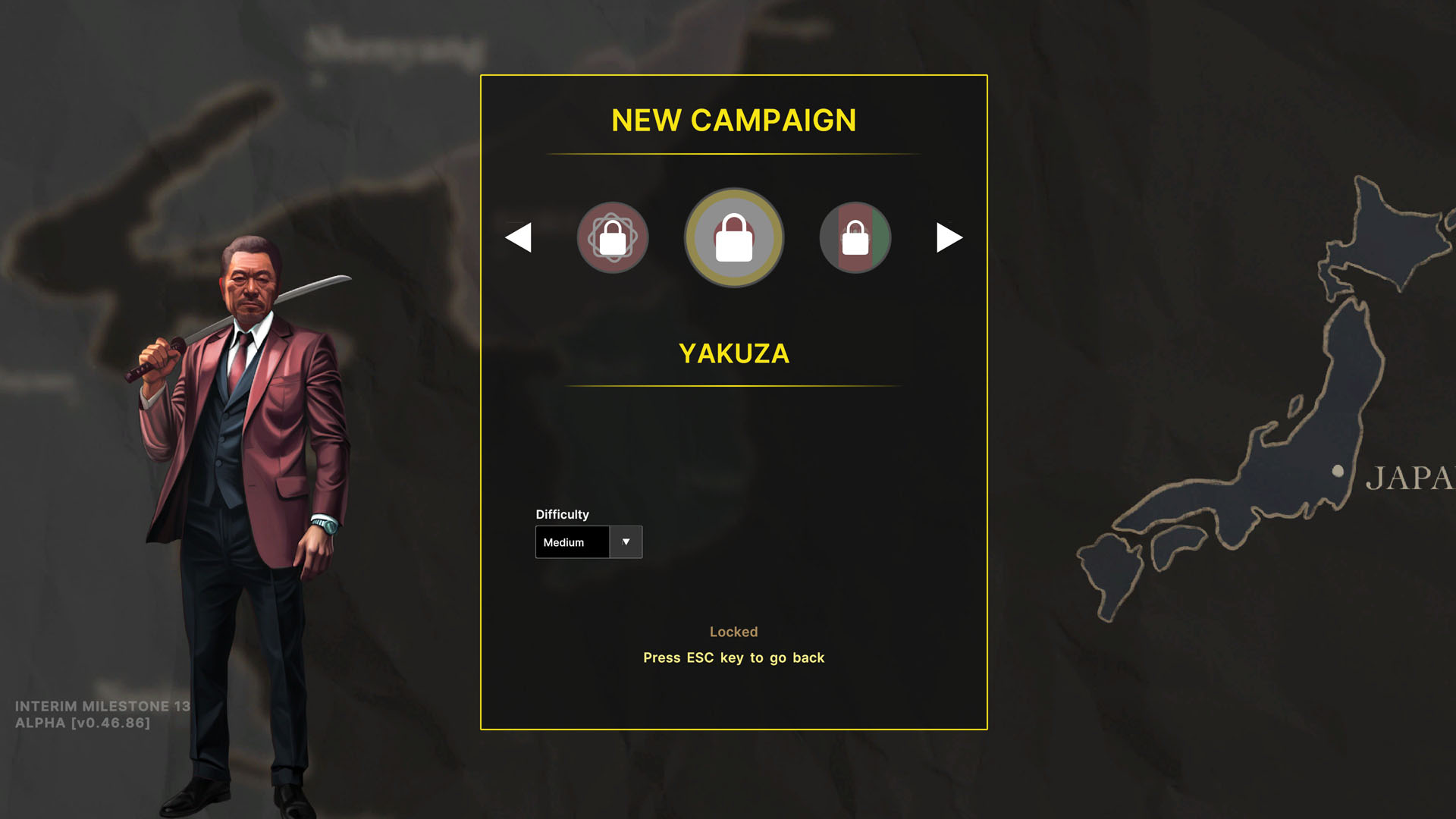Click the lock padlock on the Yakuza emblem
Image resolution: width=1456 pixels, height=819 pixels.
point(733,237)
